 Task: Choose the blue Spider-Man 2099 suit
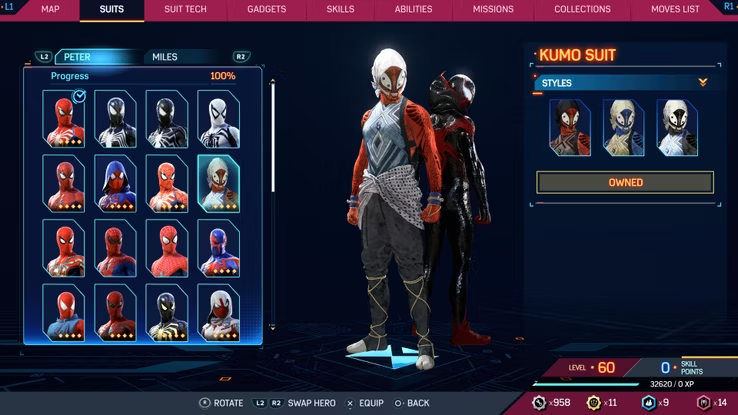[218, 247]
